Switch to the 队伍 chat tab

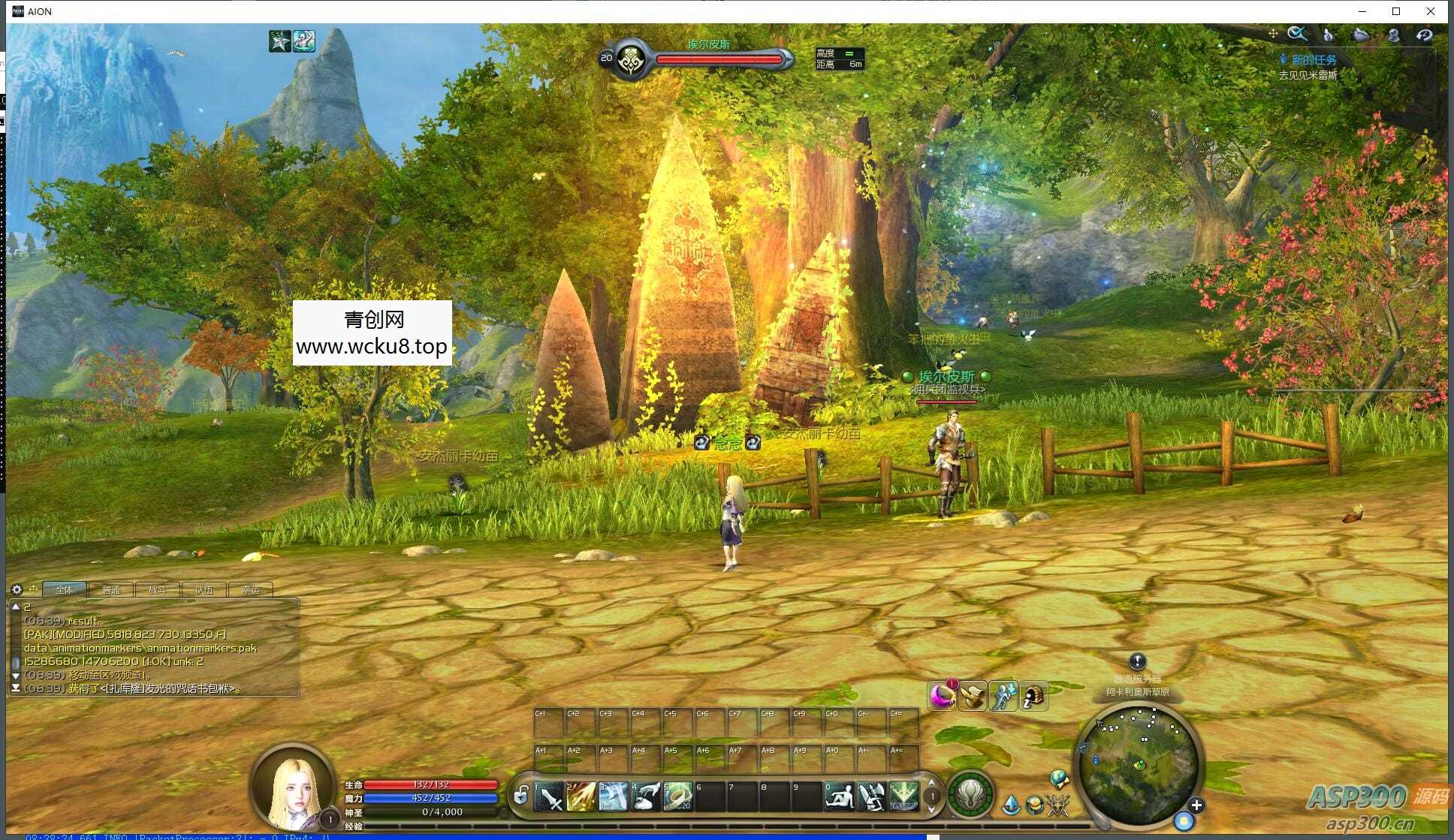click(204, 590)
